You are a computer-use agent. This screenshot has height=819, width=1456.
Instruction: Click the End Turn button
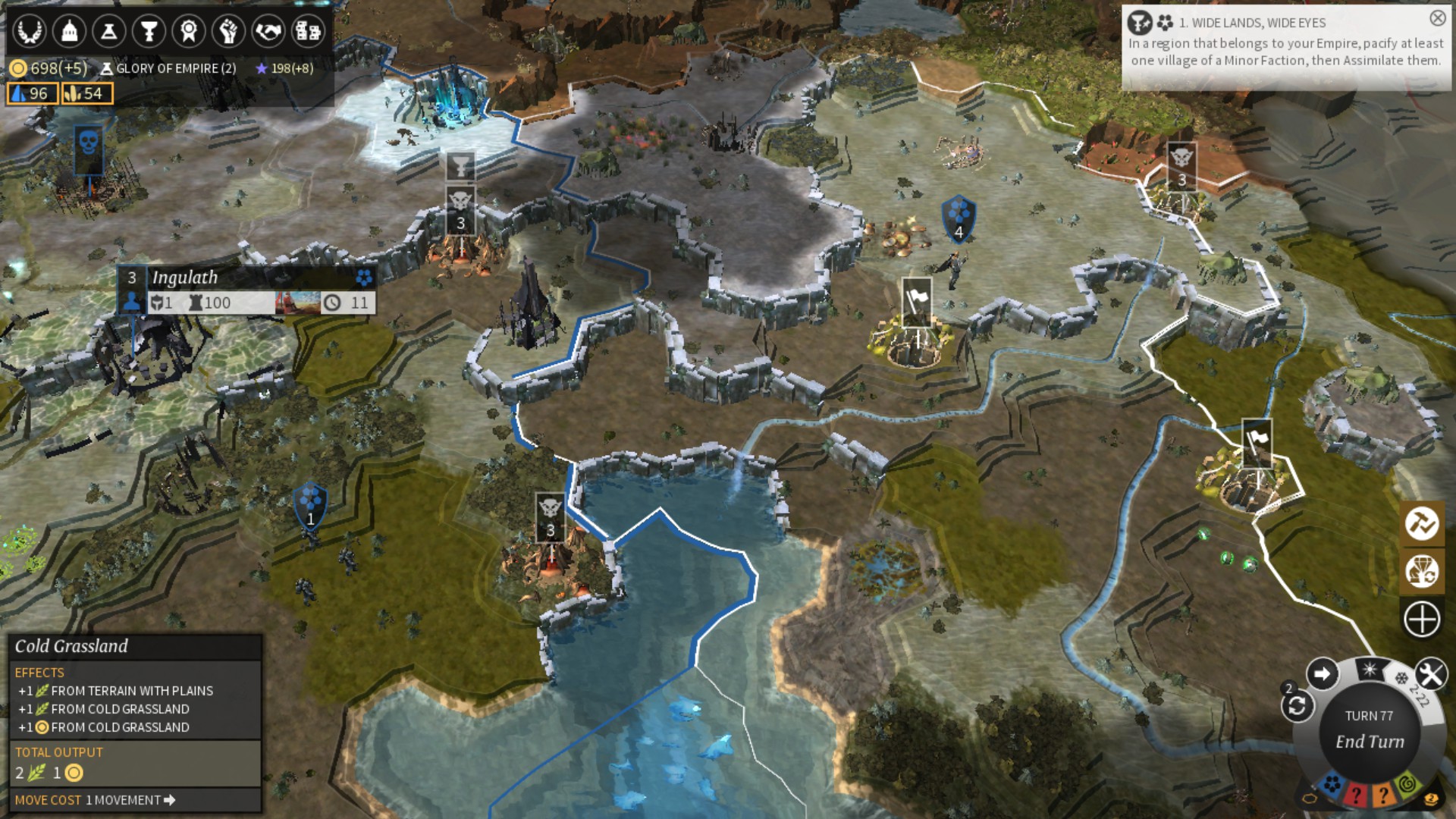[x=1370, y=741]
